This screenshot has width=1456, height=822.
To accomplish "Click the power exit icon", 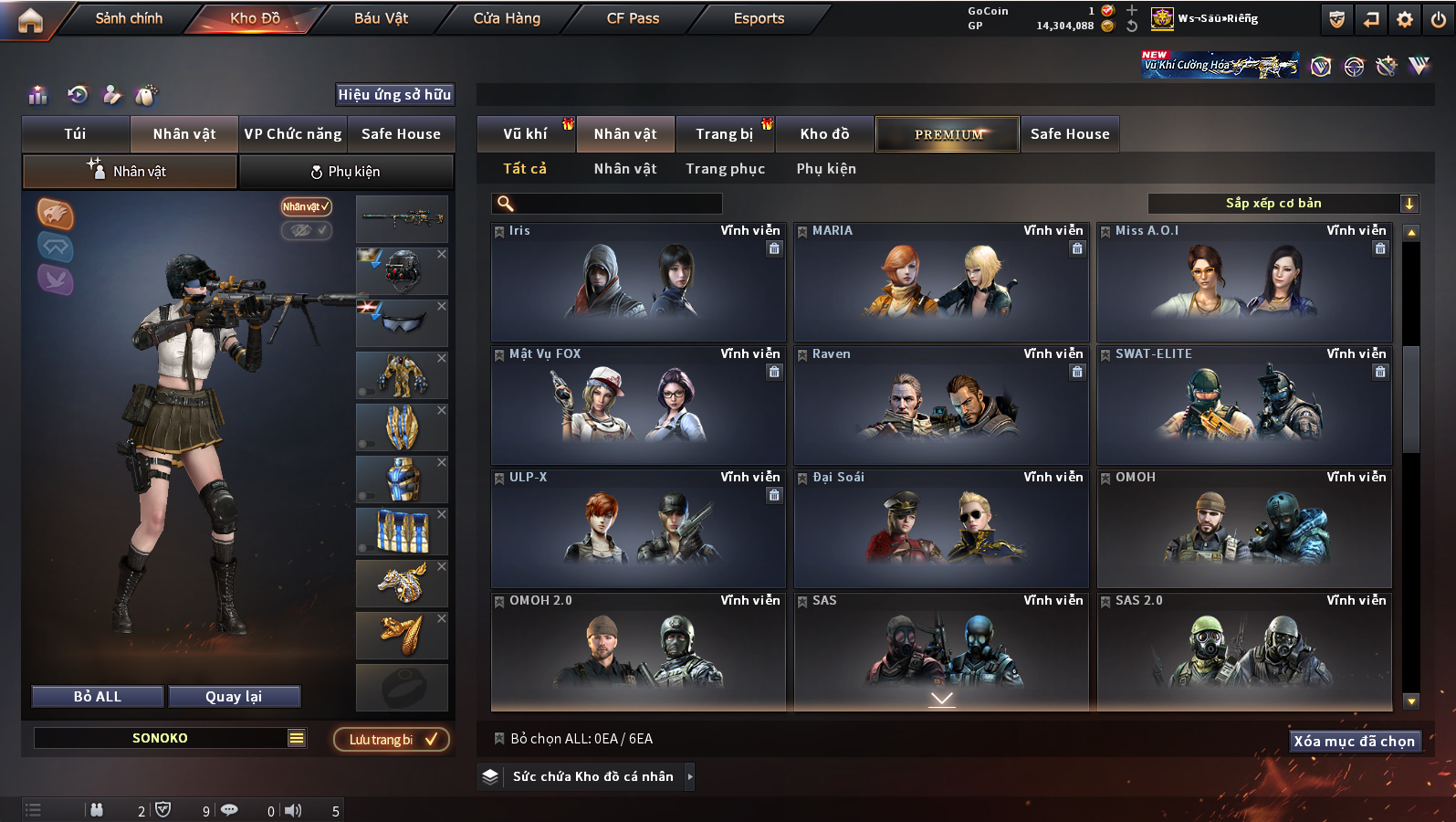I will [1438, 19].
